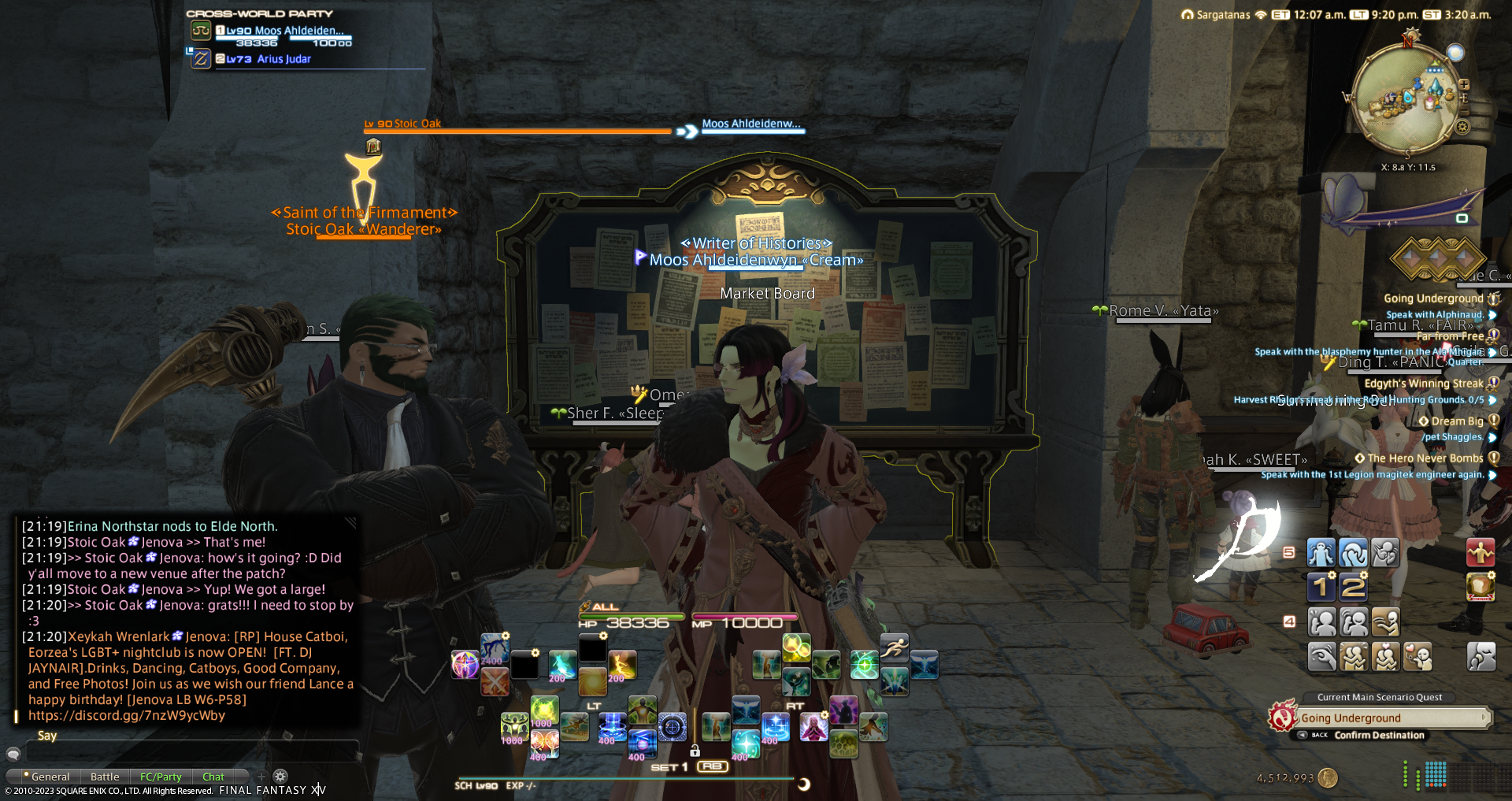Image resolution: width=1512 pixels, height=801 pixels.
Task: Open the Discord link in chat
Action: pos(127,715)
